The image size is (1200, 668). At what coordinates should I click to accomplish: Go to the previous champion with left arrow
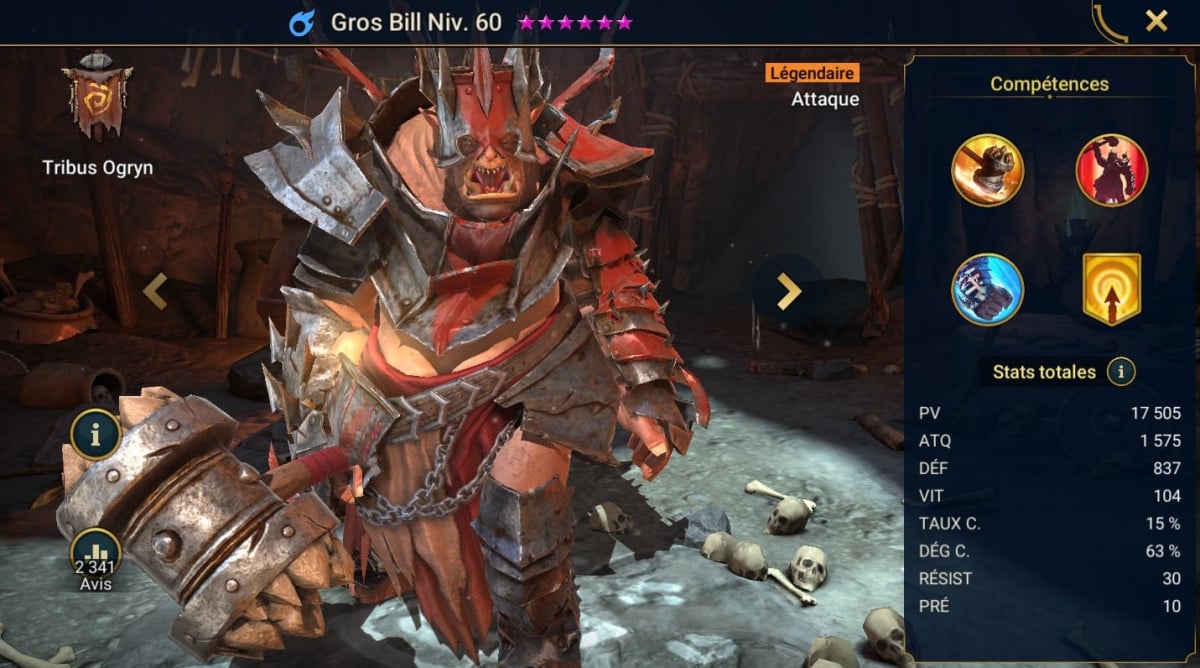(154, 291)
